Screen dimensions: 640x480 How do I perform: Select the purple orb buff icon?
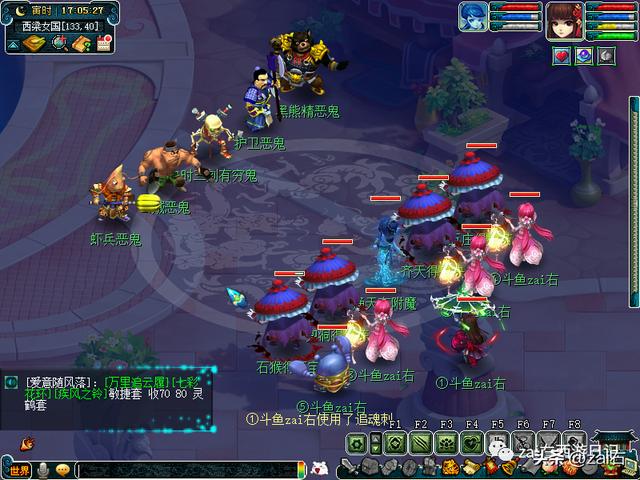(x=583, y=56)
